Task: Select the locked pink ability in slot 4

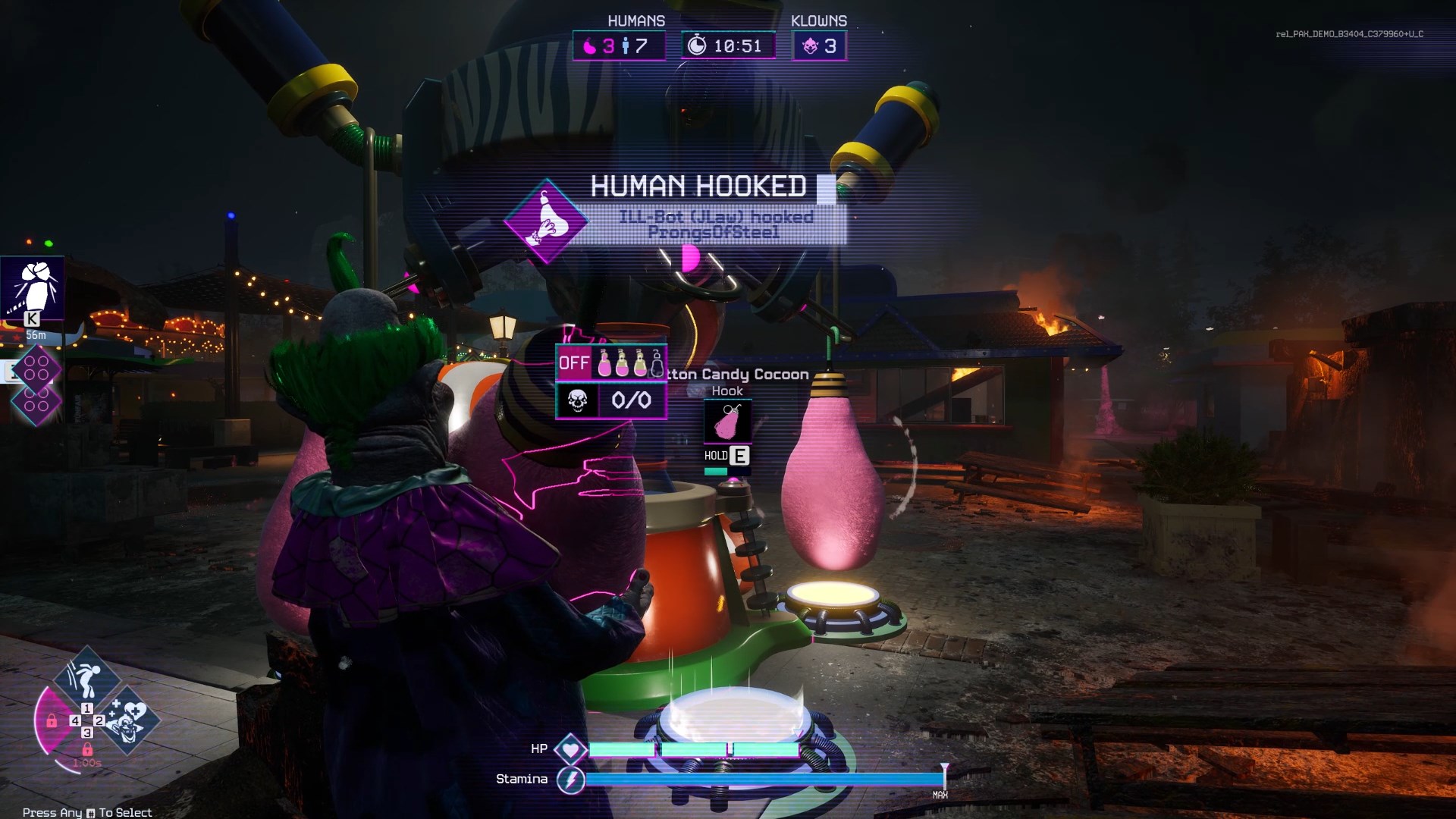Action: [x=52, y=720]
